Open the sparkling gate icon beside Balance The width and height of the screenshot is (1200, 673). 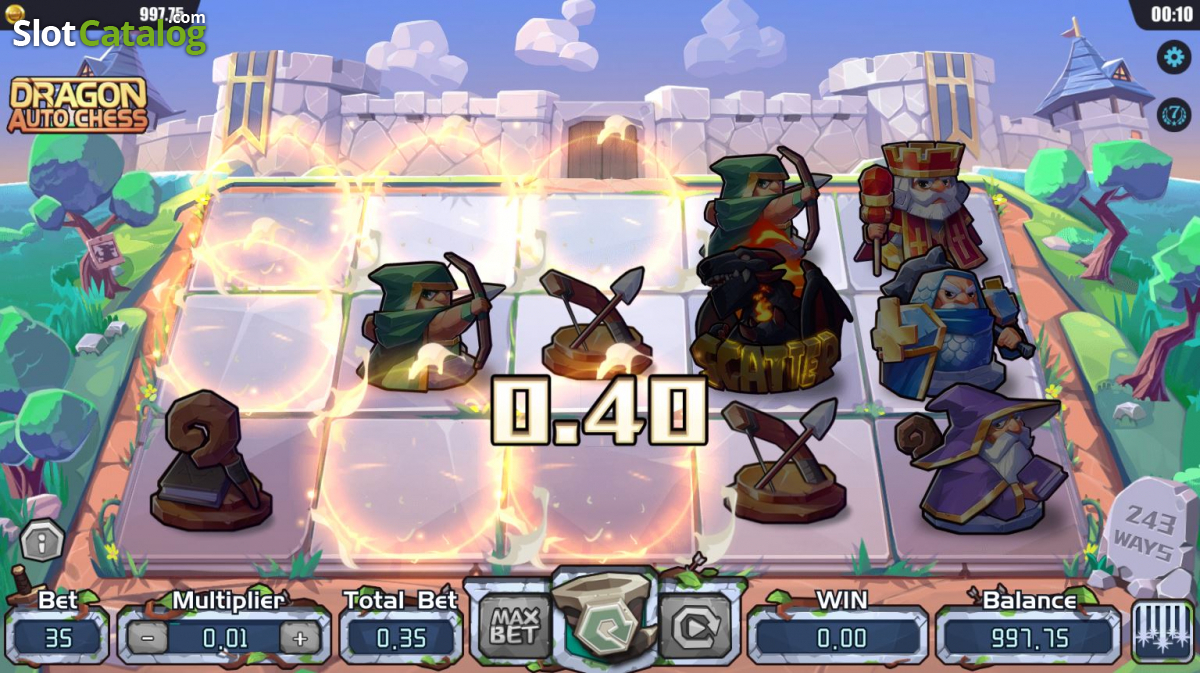1162,632
